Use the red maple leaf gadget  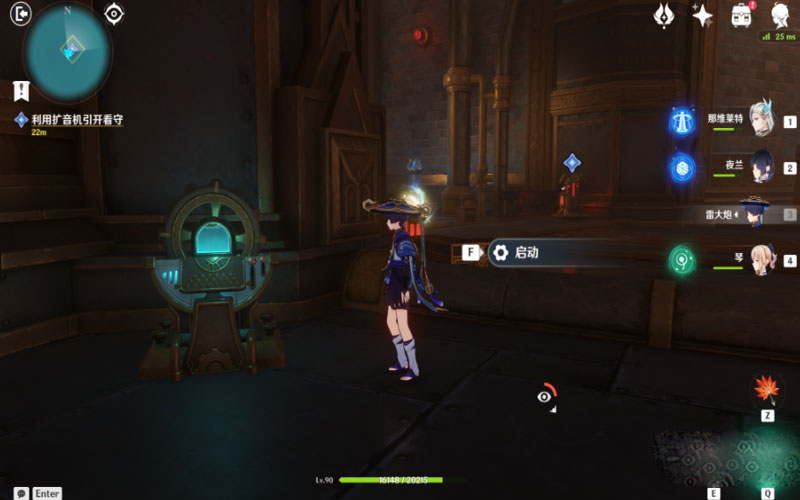(x=766, y=389)
